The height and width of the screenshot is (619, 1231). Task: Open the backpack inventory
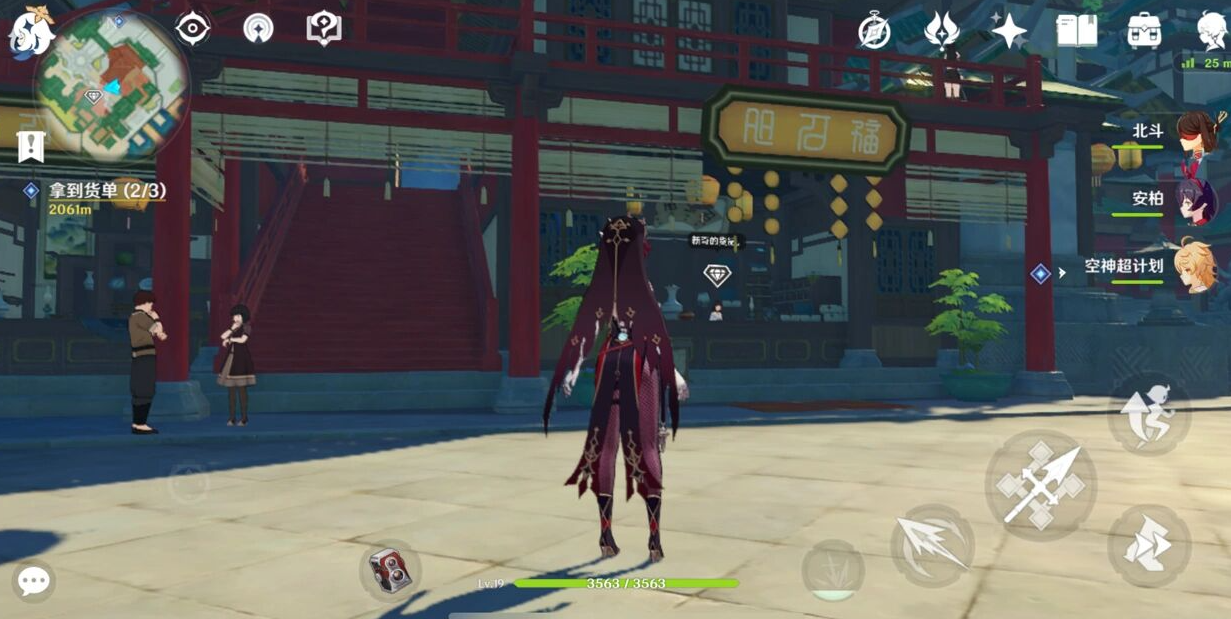1144,31
